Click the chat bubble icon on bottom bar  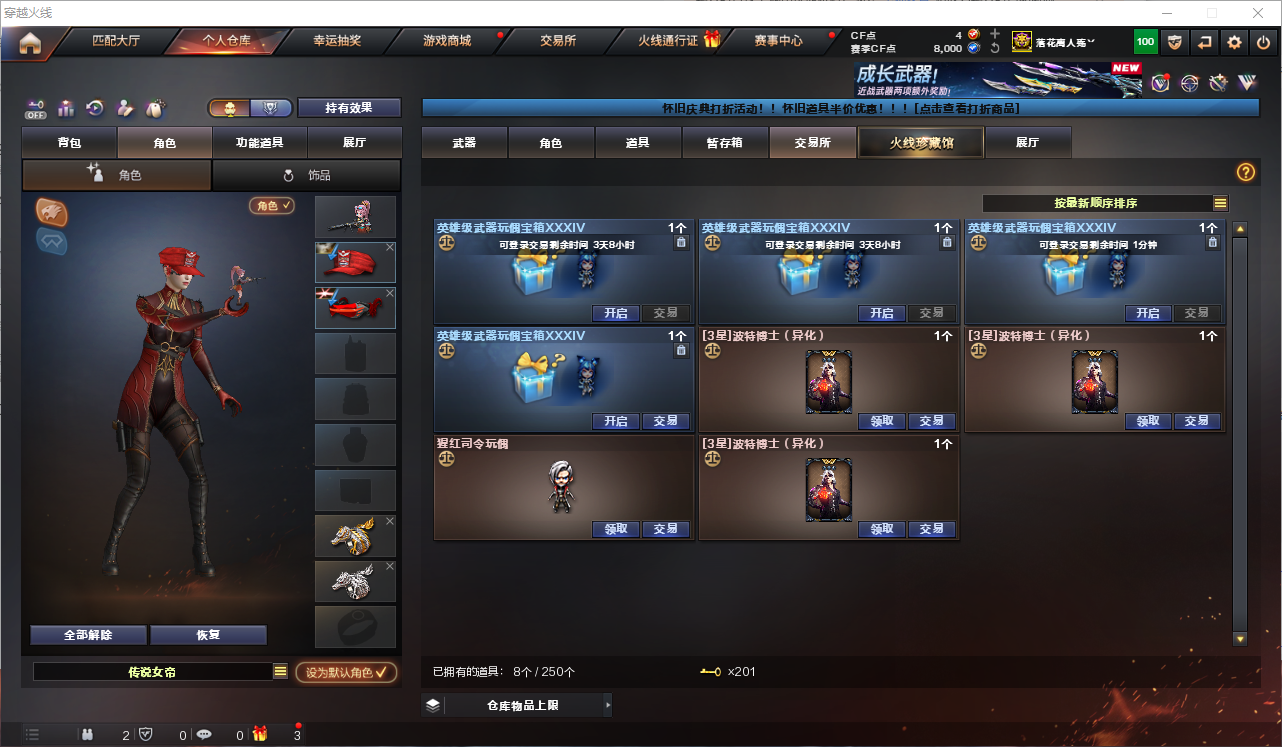tap(203, 733)
